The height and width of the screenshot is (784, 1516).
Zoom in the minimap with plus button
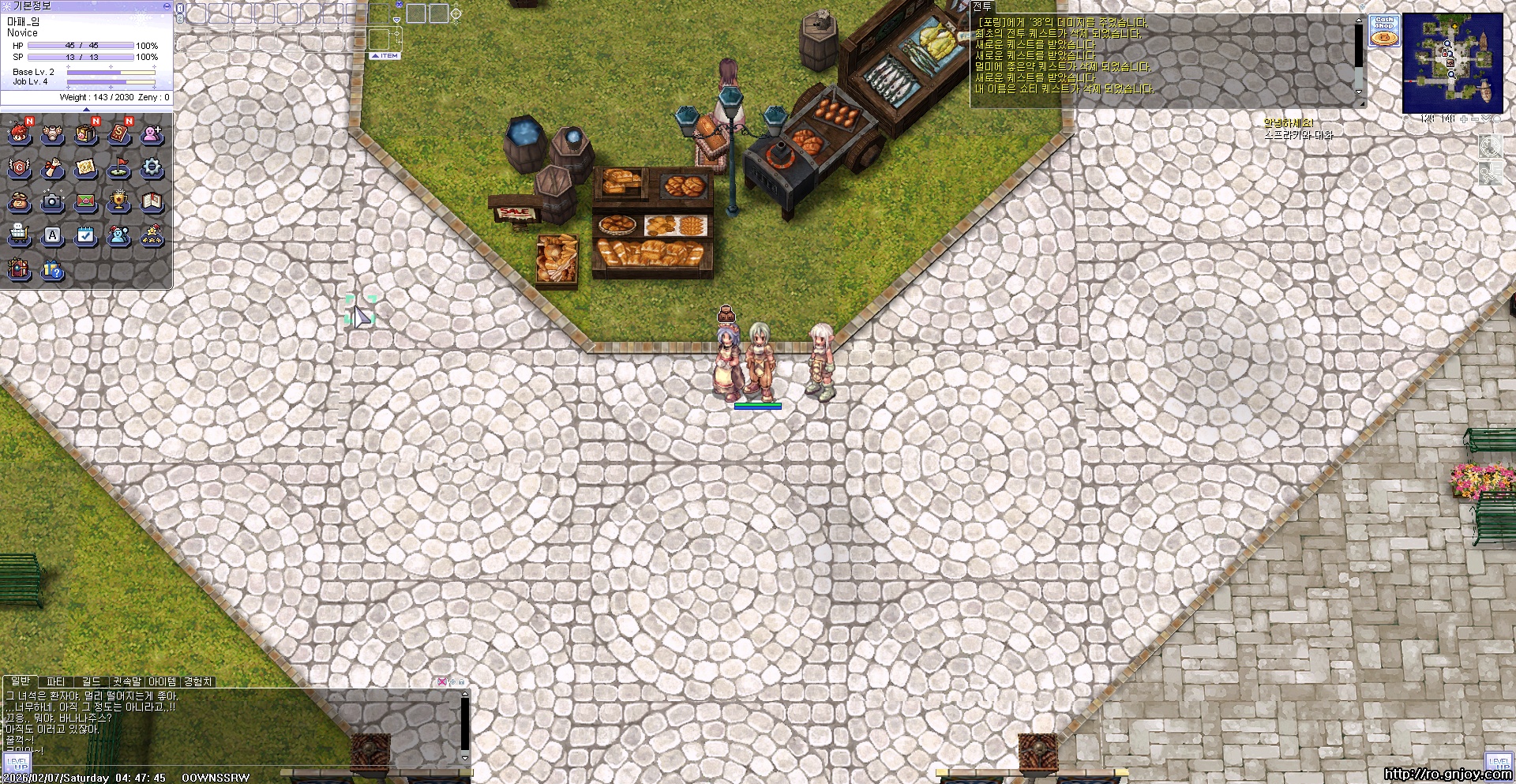pyautogui.click(x=1463, y=119)
